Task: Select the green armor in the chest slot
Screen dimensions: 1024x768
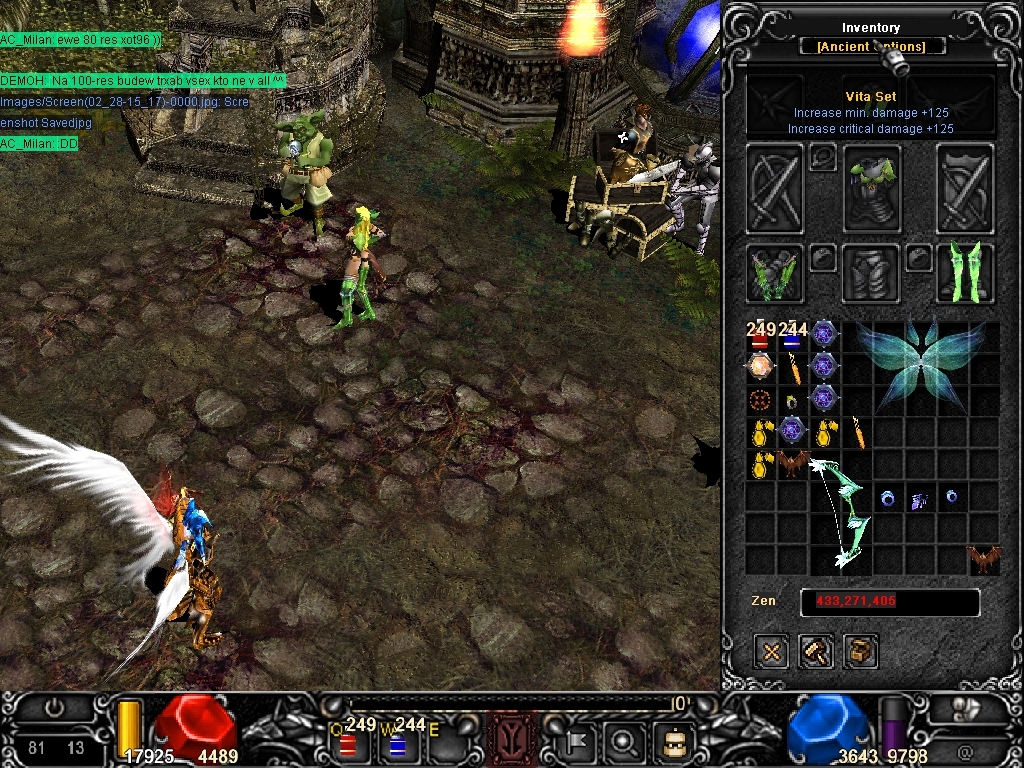Action: click(x=870, y=190)
